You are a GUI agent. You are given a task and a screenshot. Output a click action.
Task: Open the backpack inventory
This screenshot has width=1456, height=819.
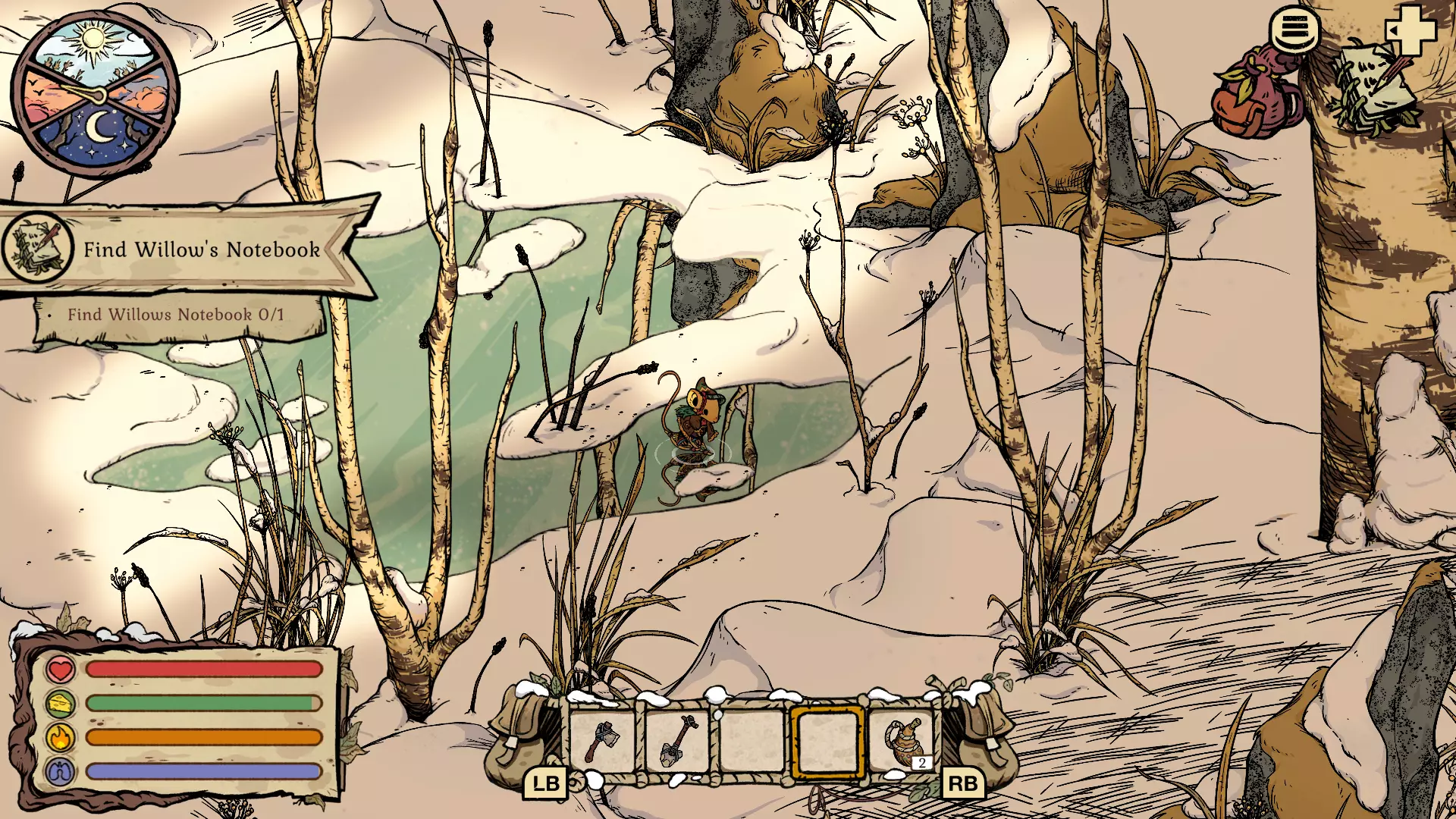click(1255, 91)
